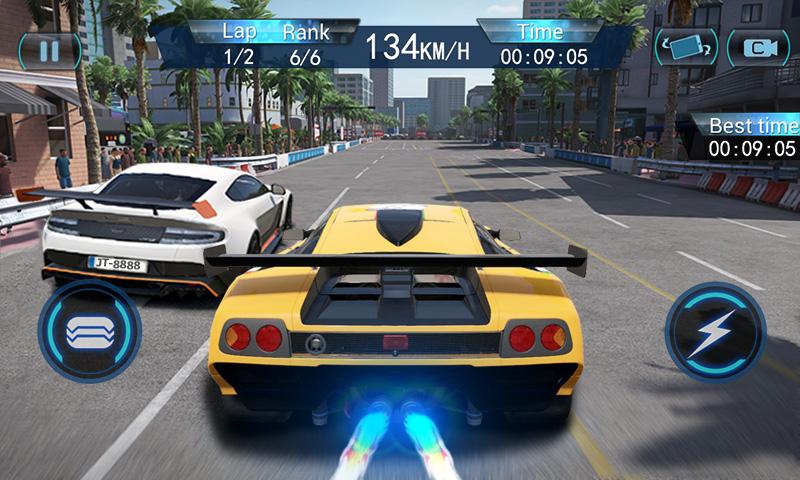The image size is (800, 480).
Task: Pause the race
Action: point(49,49)
